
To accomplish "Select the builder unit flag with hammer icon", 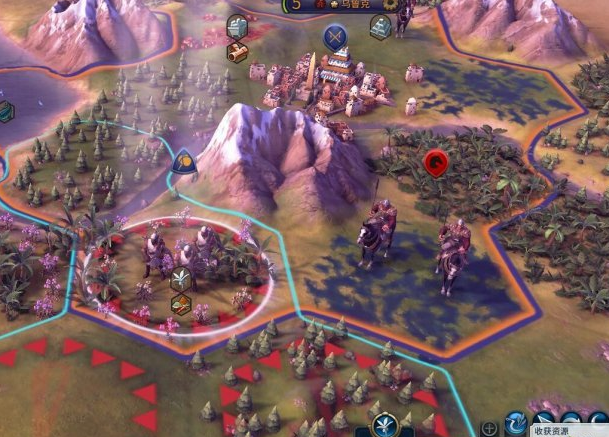I will (185, 161).
